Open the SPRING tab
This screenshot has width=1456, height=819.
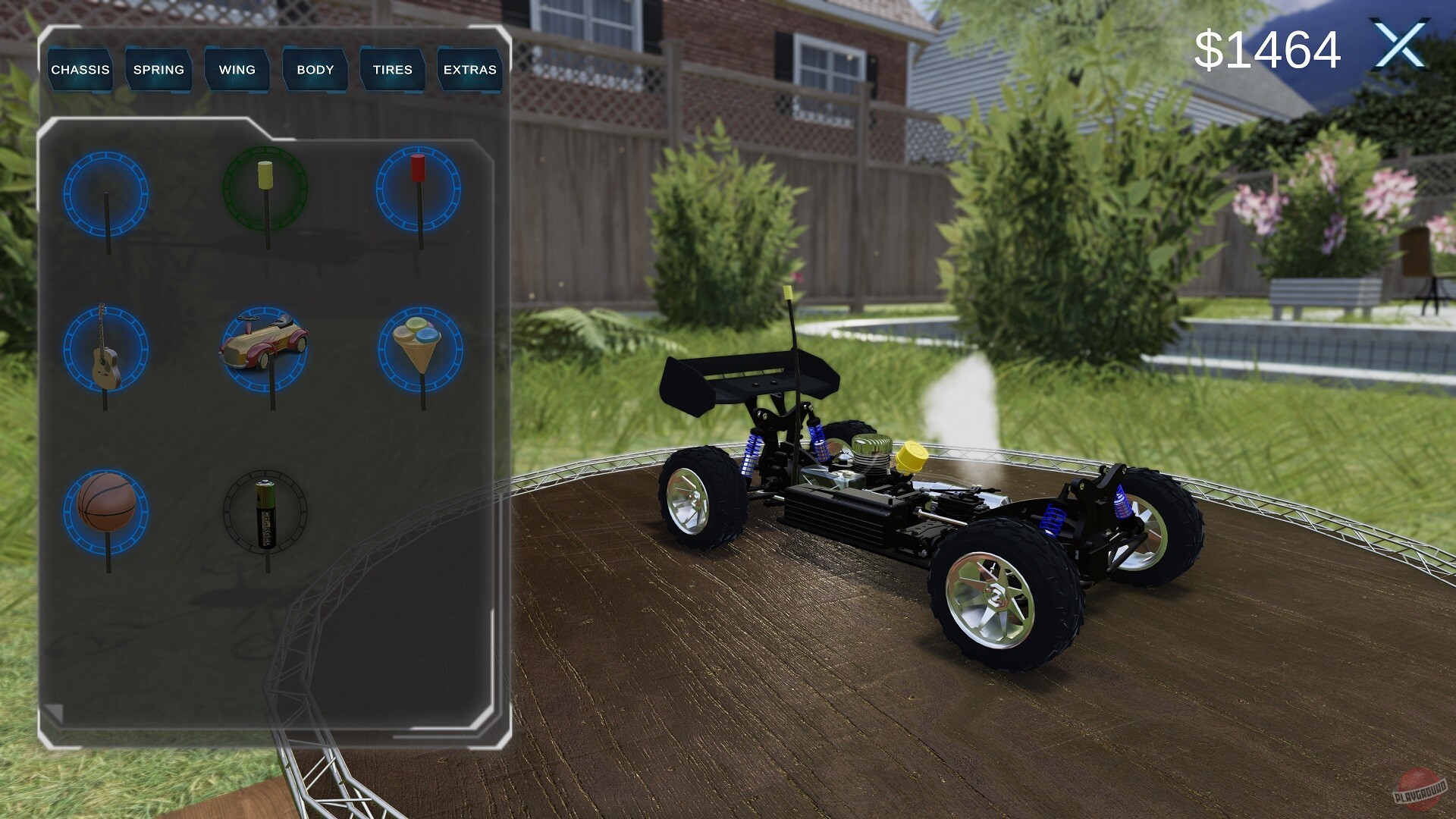tap(158, 70)
